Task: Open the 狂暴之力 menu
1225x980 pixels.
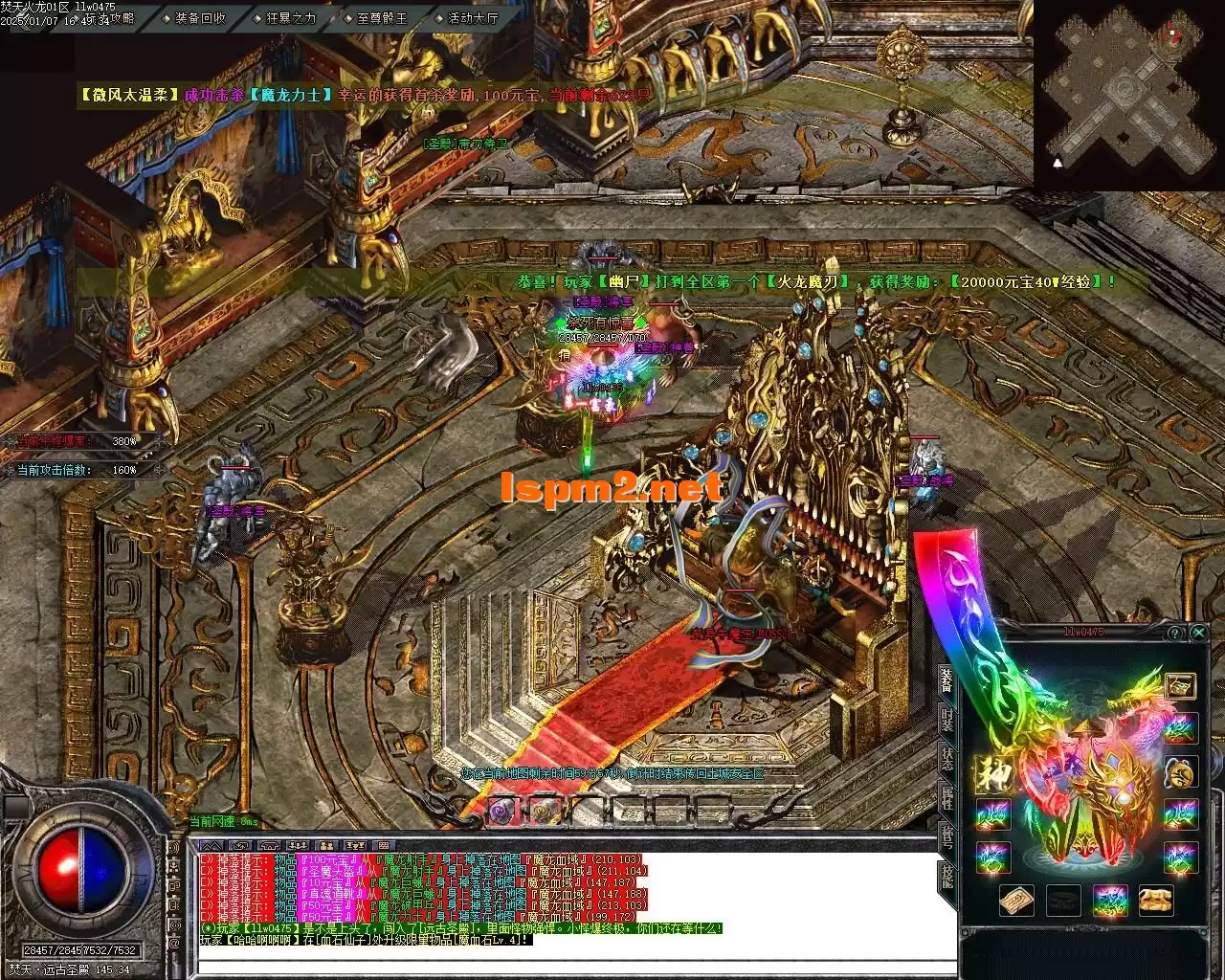Action: [289, 17]
